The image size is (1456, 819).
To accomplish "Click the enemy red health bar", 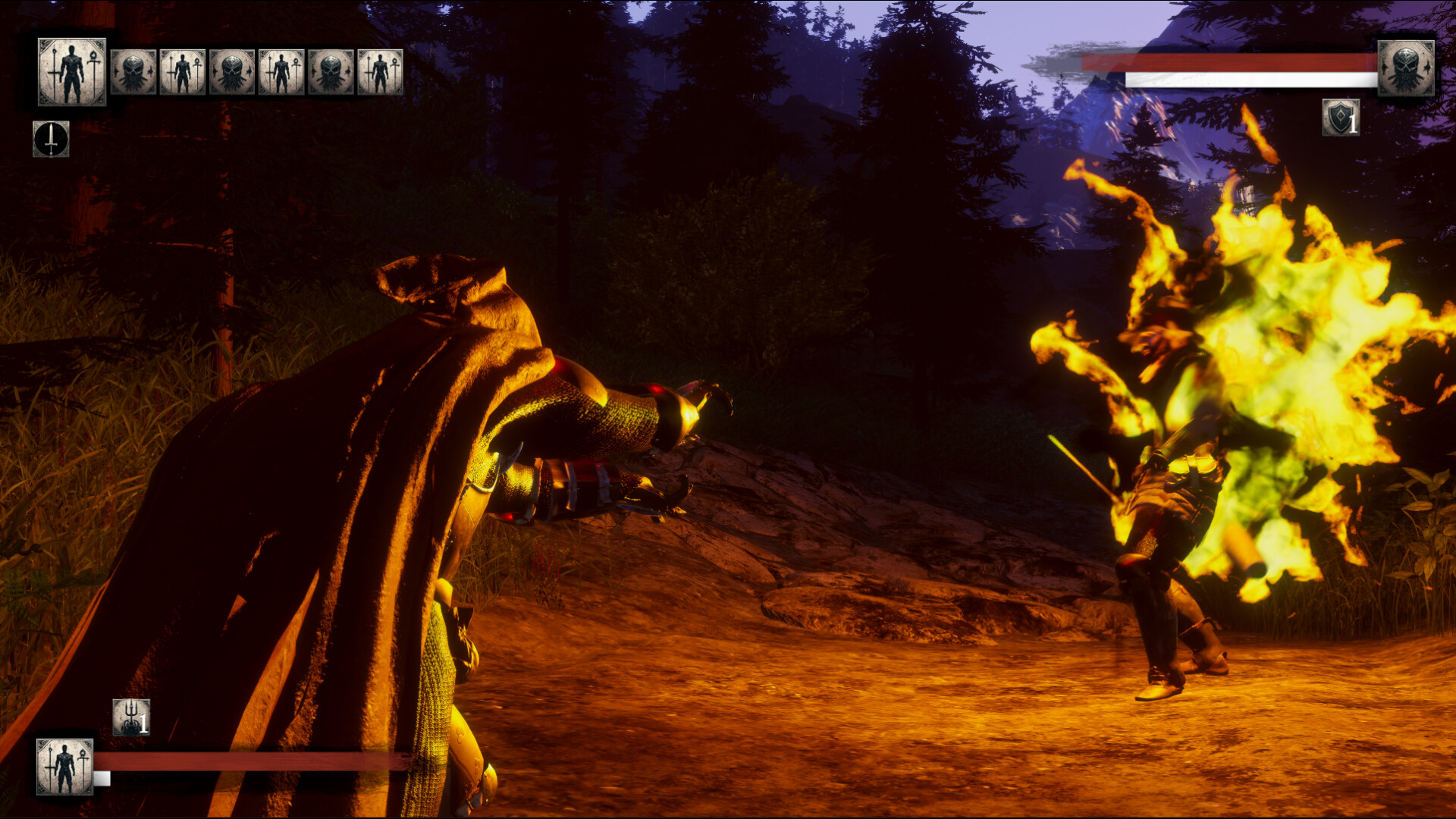I will pos(1227,61).
